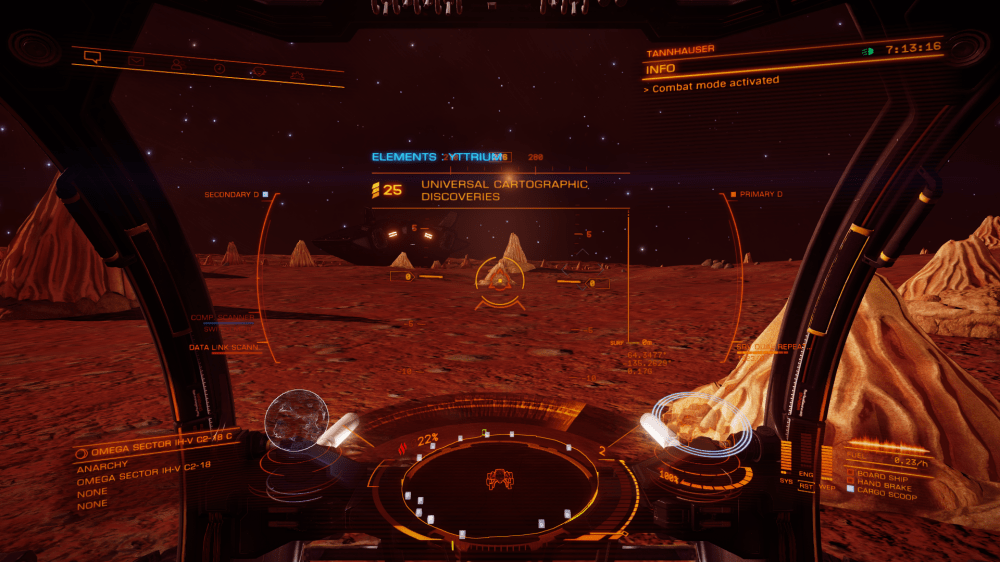The image size is (1000, 562).
Task: Open the history clock icon
Action: pos(219,69)
